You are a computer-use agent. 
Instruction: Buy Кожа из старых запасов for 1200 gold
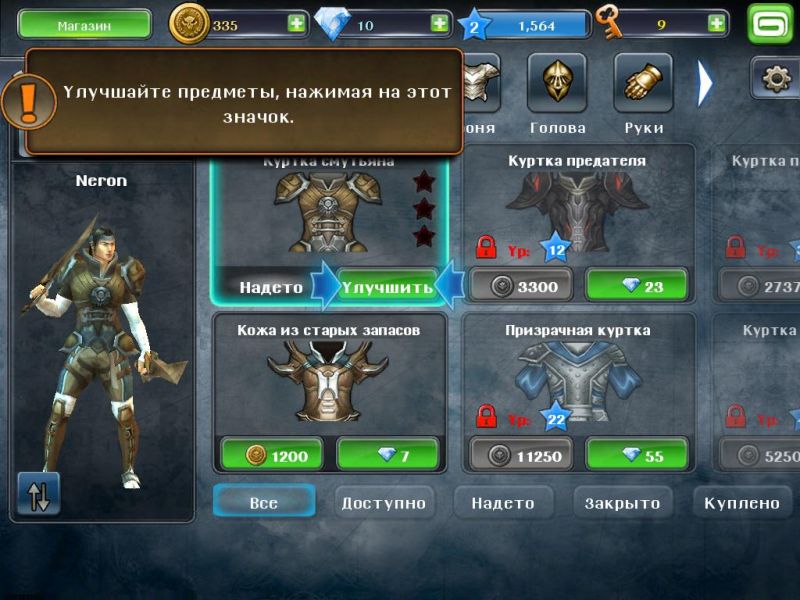(273, 456)
